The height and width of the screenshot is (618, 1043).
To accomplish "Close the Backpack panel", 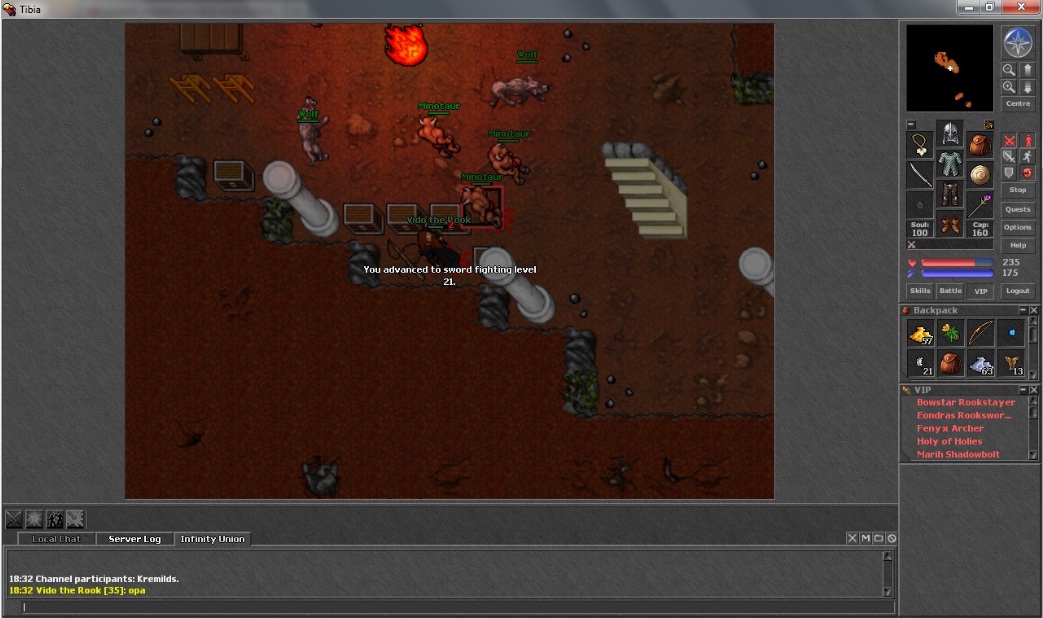I will pyautogui.click(x=1034, y=310).
